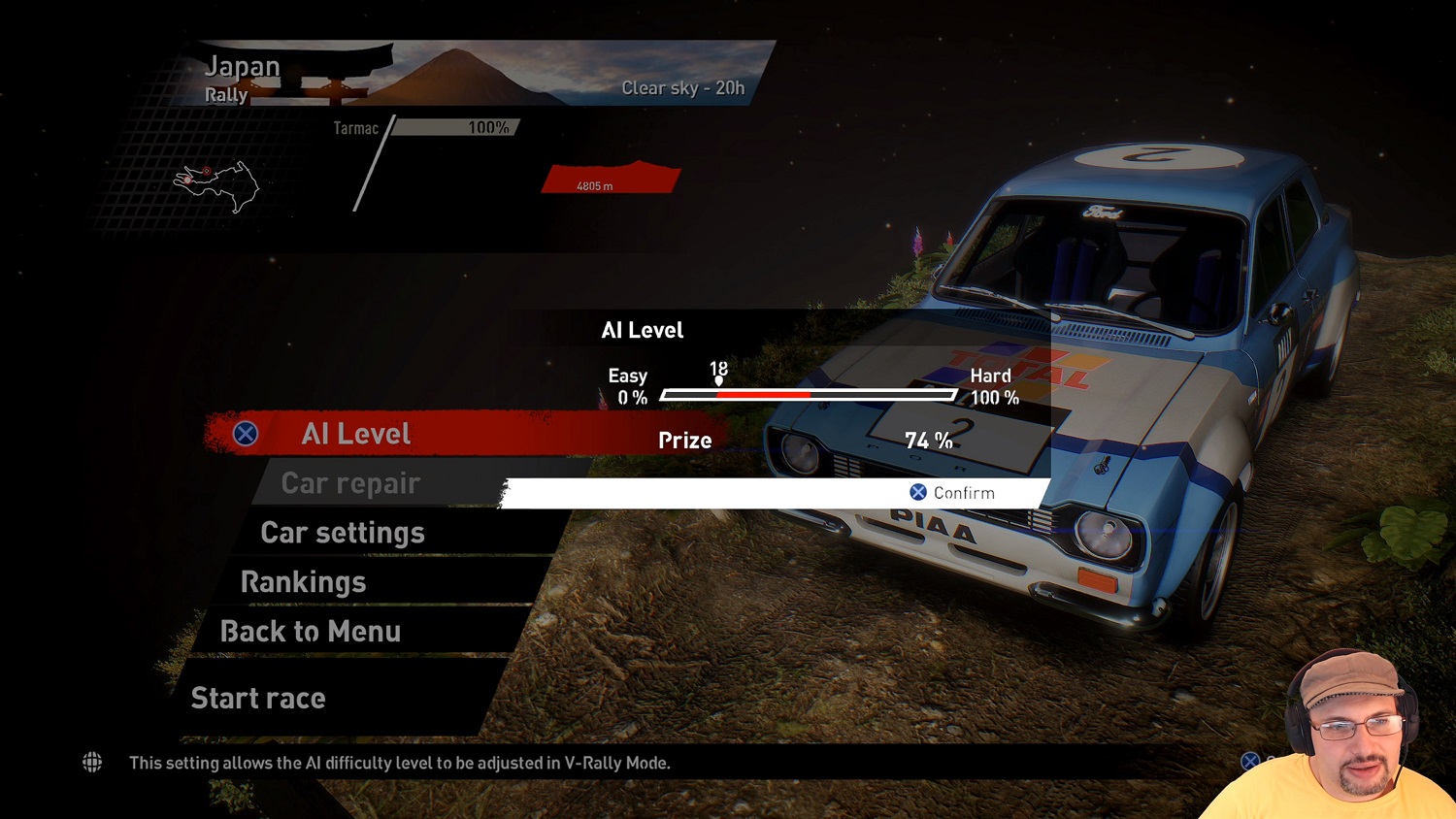Show the Rankings screen
This screenshot has width=1456, height=819.
303,582
